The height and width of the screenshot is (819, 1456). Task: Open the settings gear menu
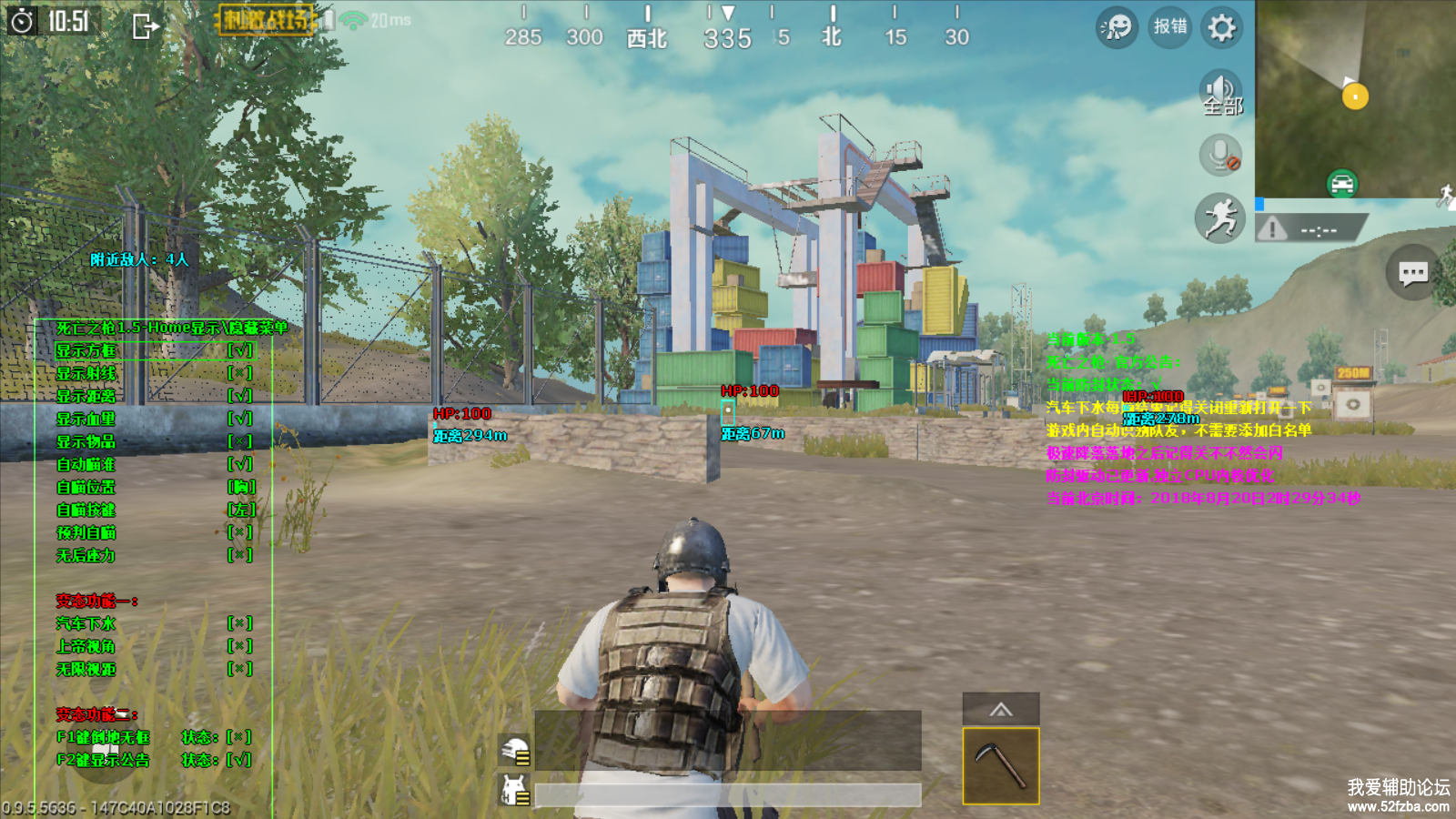(x=1221, y=27)
